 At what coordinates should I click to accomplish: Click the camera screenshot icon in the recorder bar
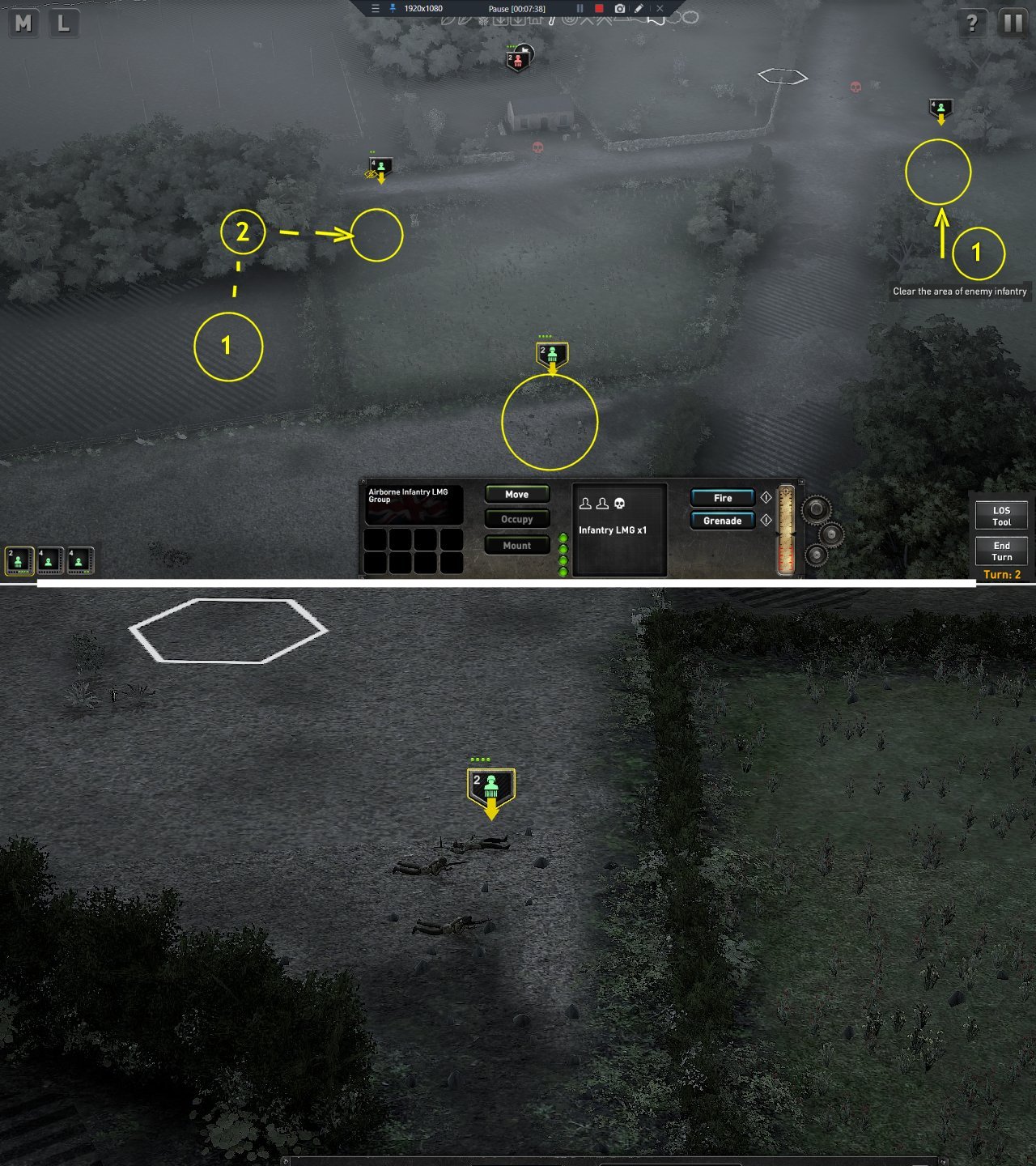(618, 8)
